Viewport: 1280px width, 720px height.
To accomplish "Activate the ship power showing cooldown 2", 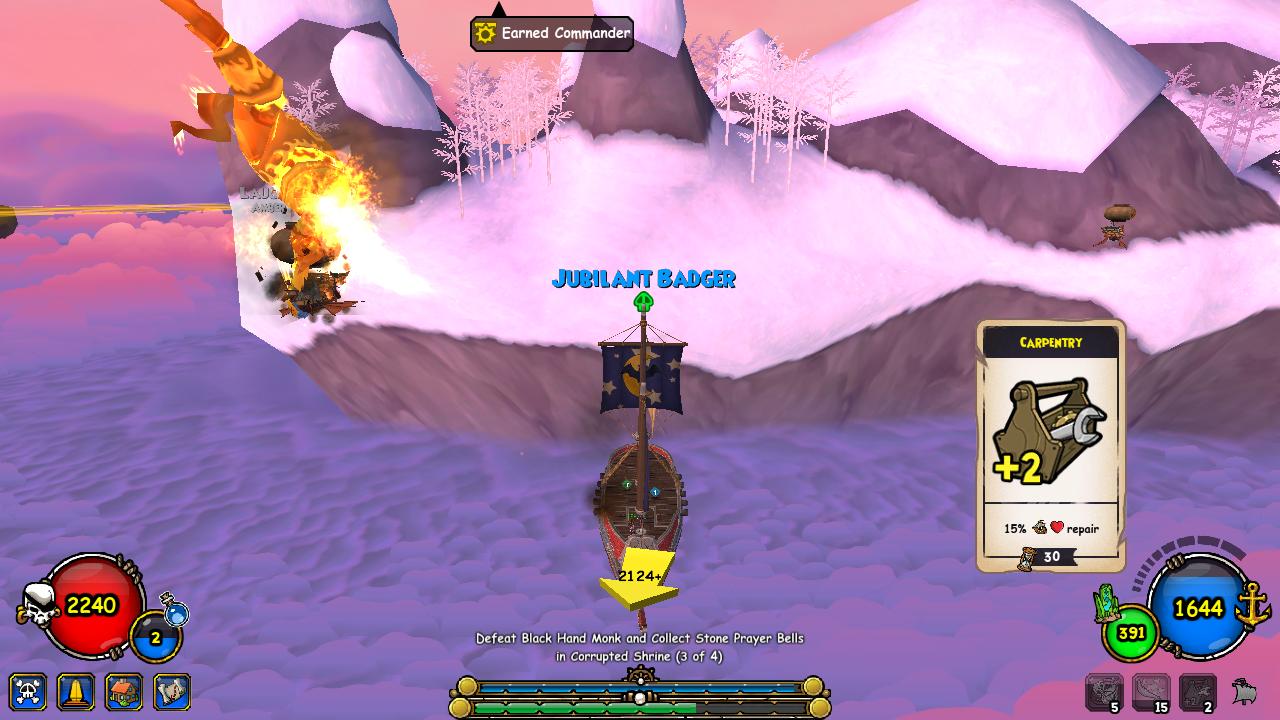I will tap(1198, 692).
